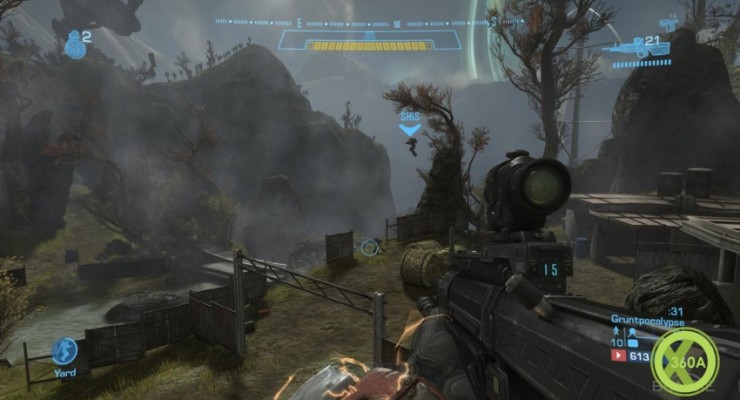Select the grenade icon in the HUD
Screen dimensions: 740x400
[x=74, y=45]
